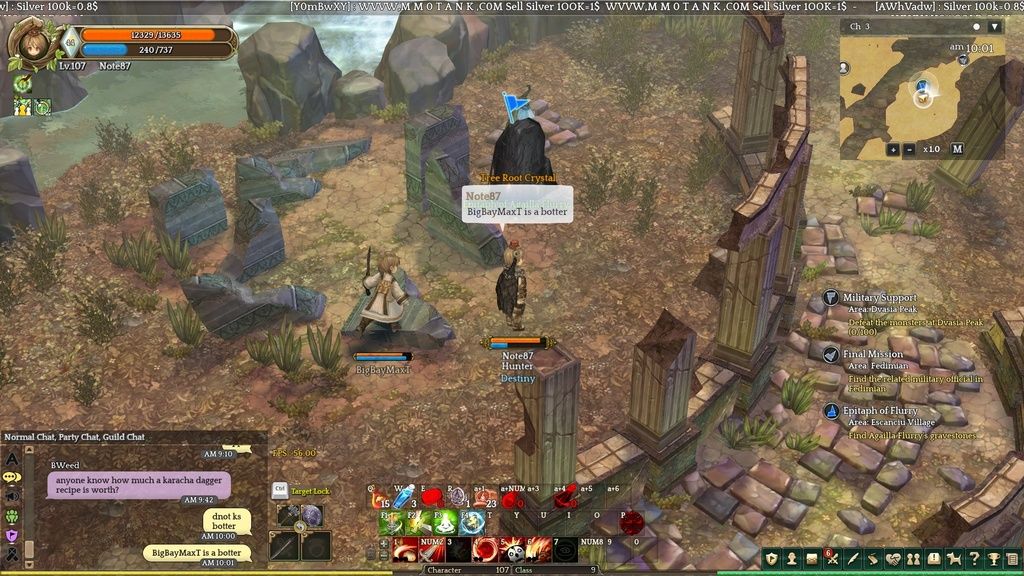Activate the sword skill in NUM2 slot
1024x576 pixels.
click(431, 550)
